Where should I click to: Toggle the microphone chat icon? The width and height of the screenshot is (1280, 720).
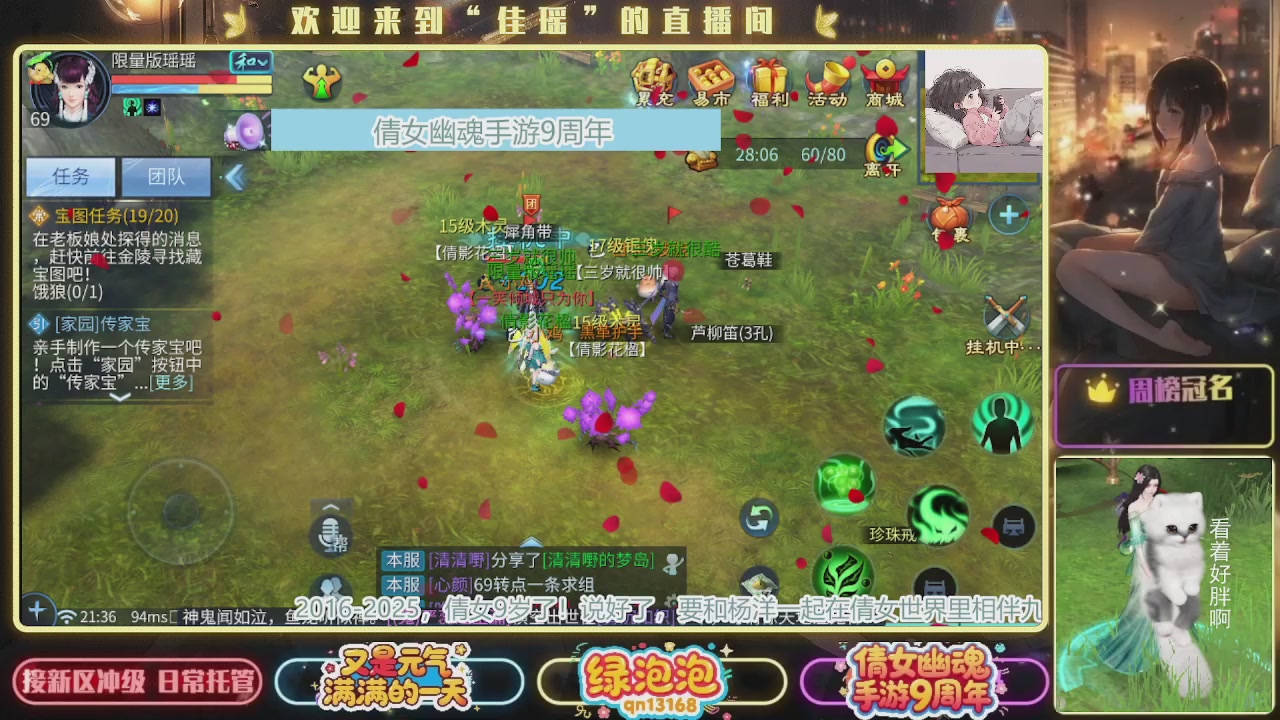(x=331, y=538)
